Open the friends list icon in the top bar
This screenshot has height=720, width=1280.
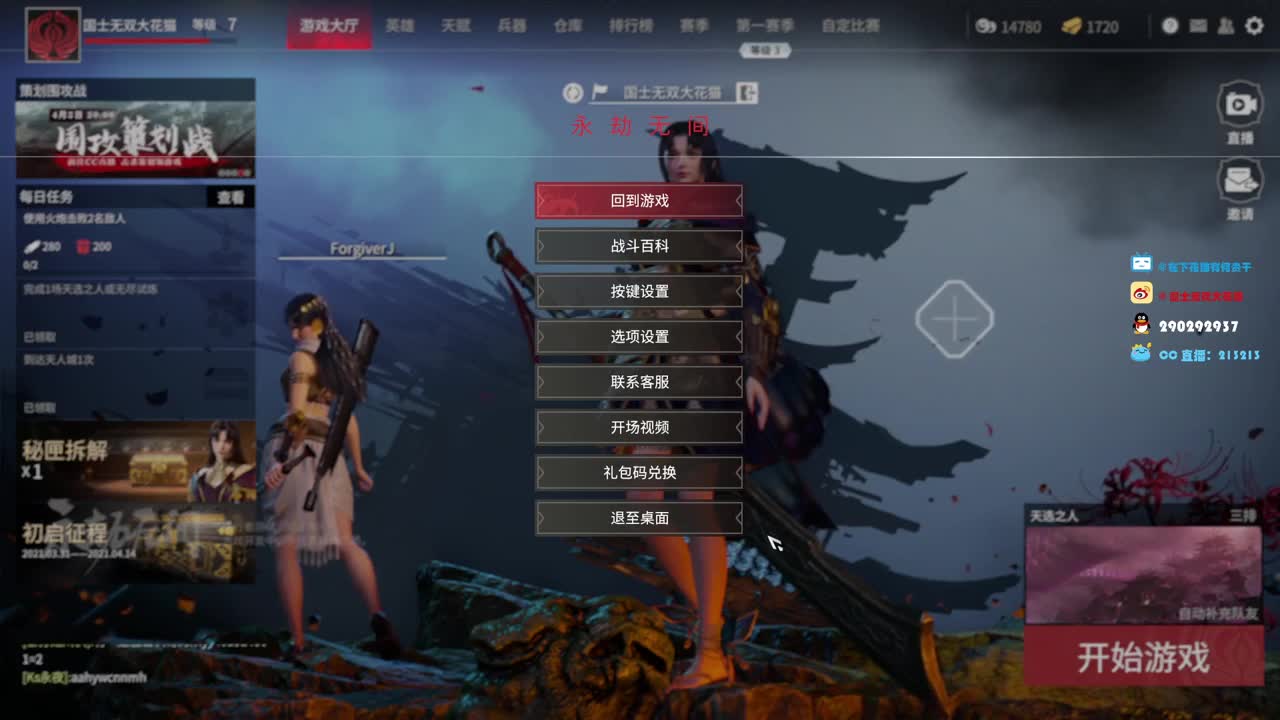click(x=1224, y=26)
